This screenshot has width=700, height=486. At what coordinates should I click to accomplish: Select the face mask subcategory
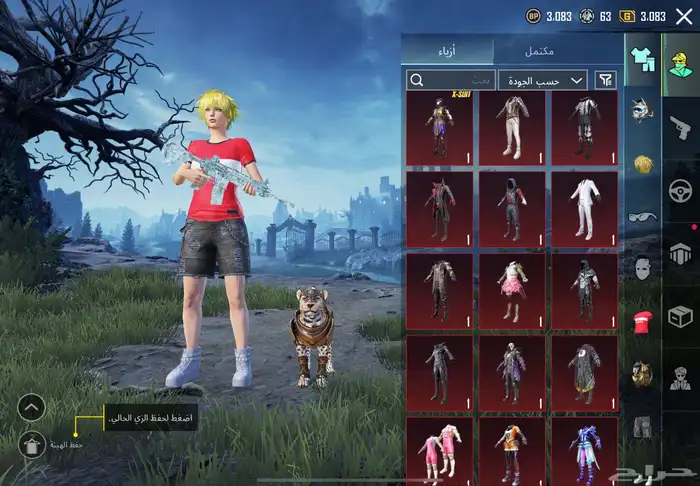pyautogui.click(x=641, y=268)
